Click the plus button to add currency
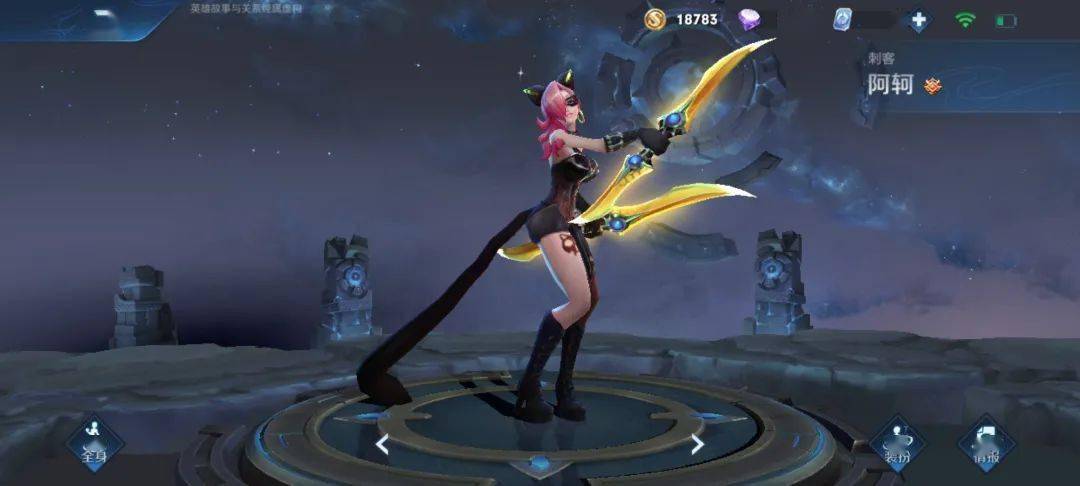Viewport: 1080px width, 486px height. point(918,20)
